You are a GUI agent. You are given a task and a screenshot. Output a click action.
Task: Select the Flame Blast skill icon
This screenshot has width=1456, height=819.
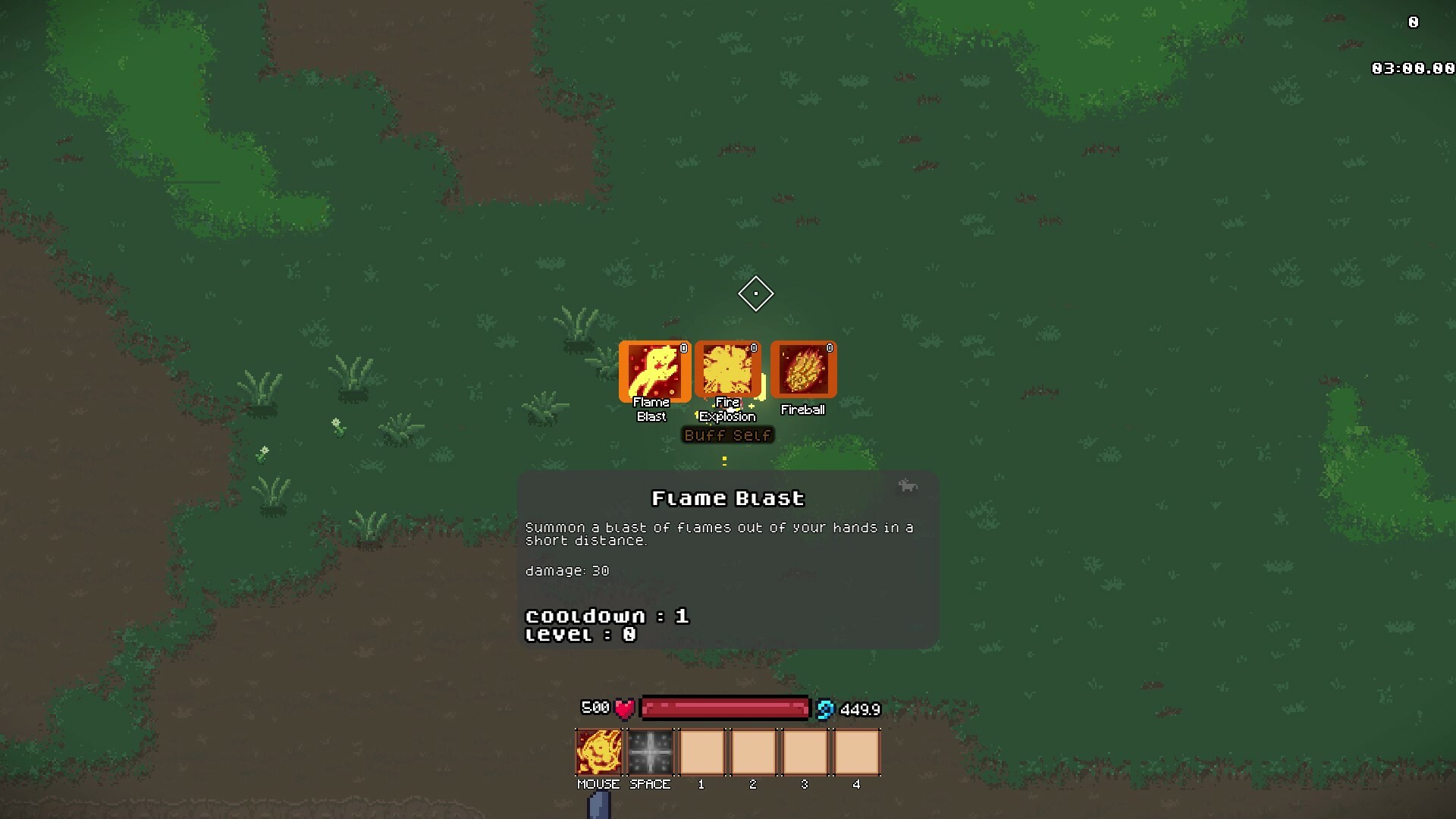(x=654, y=371)
